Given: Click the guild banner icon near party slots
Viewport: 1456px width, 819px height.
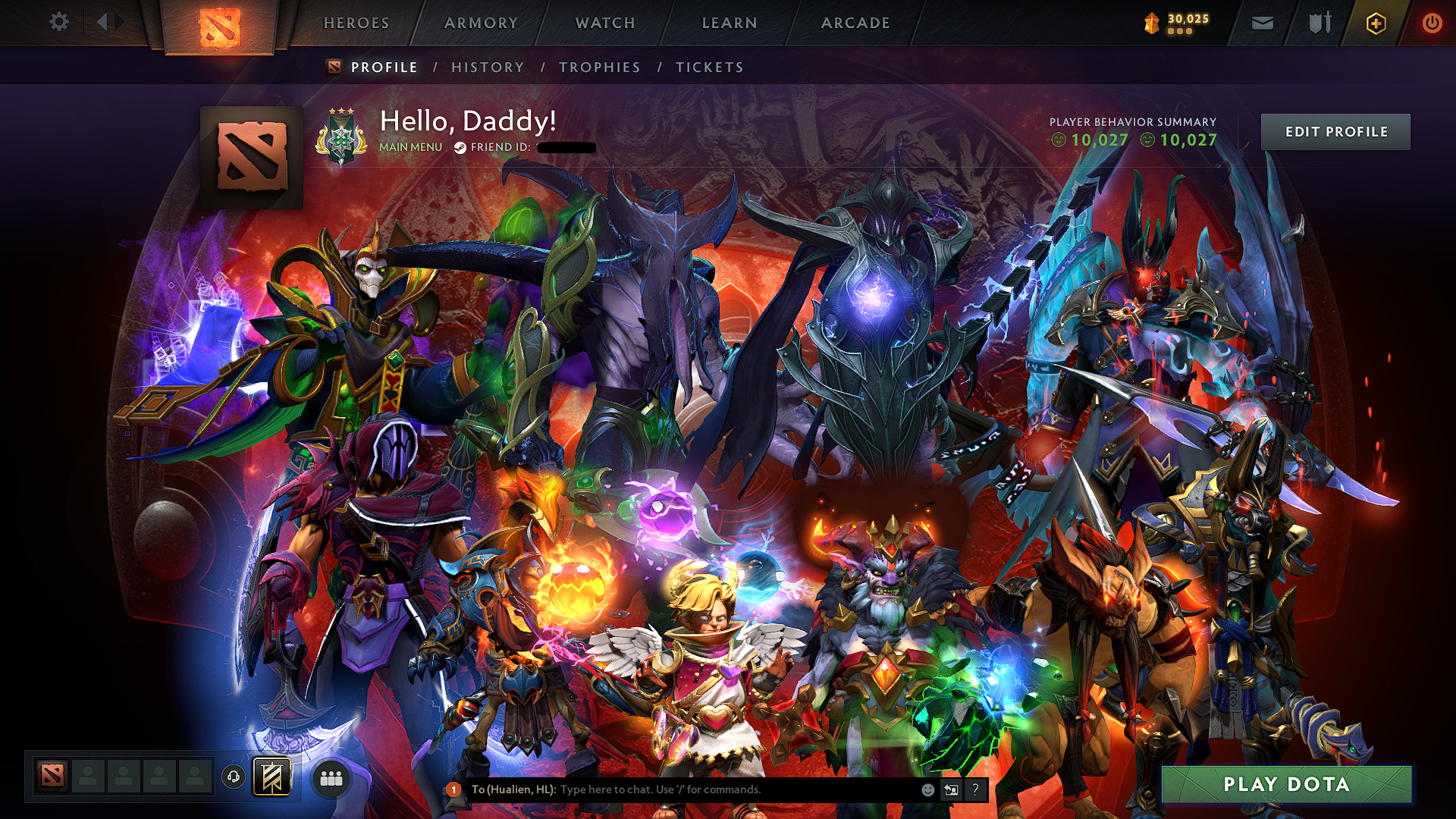Looking at the screenshot, I should 271,777.
